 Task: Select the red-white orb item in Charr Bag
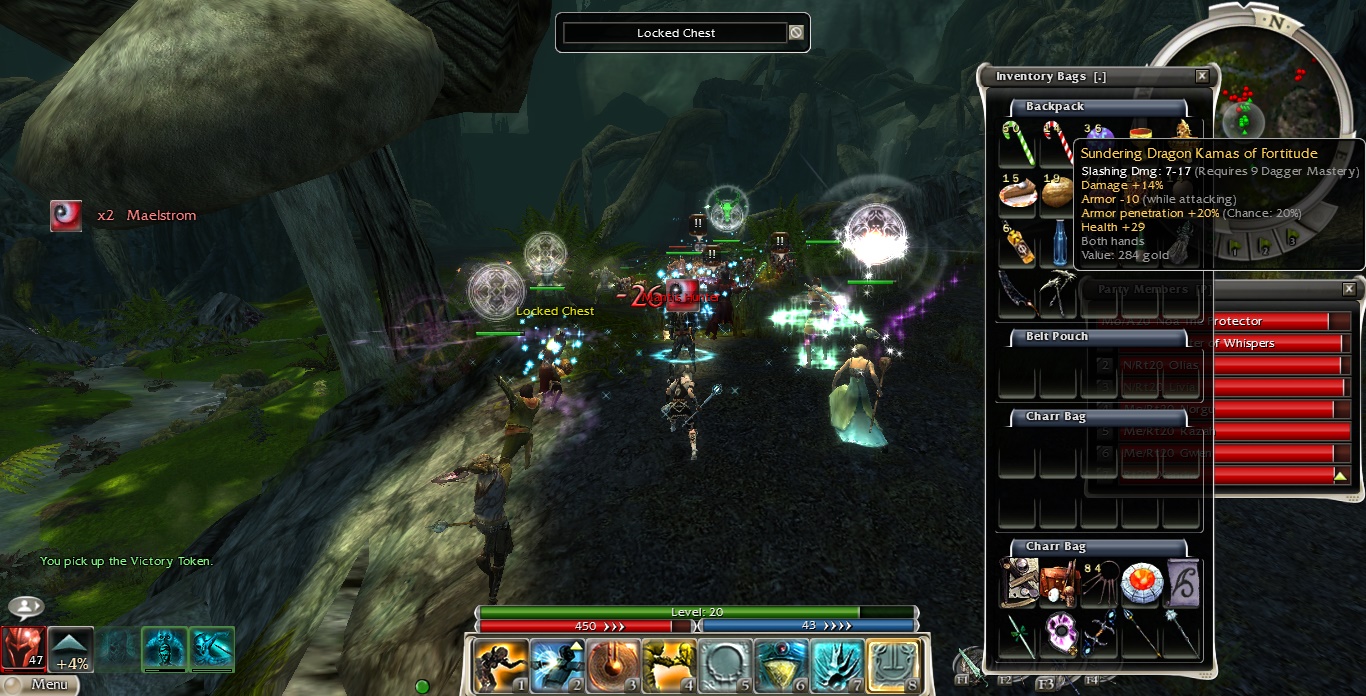(1140, 583)
